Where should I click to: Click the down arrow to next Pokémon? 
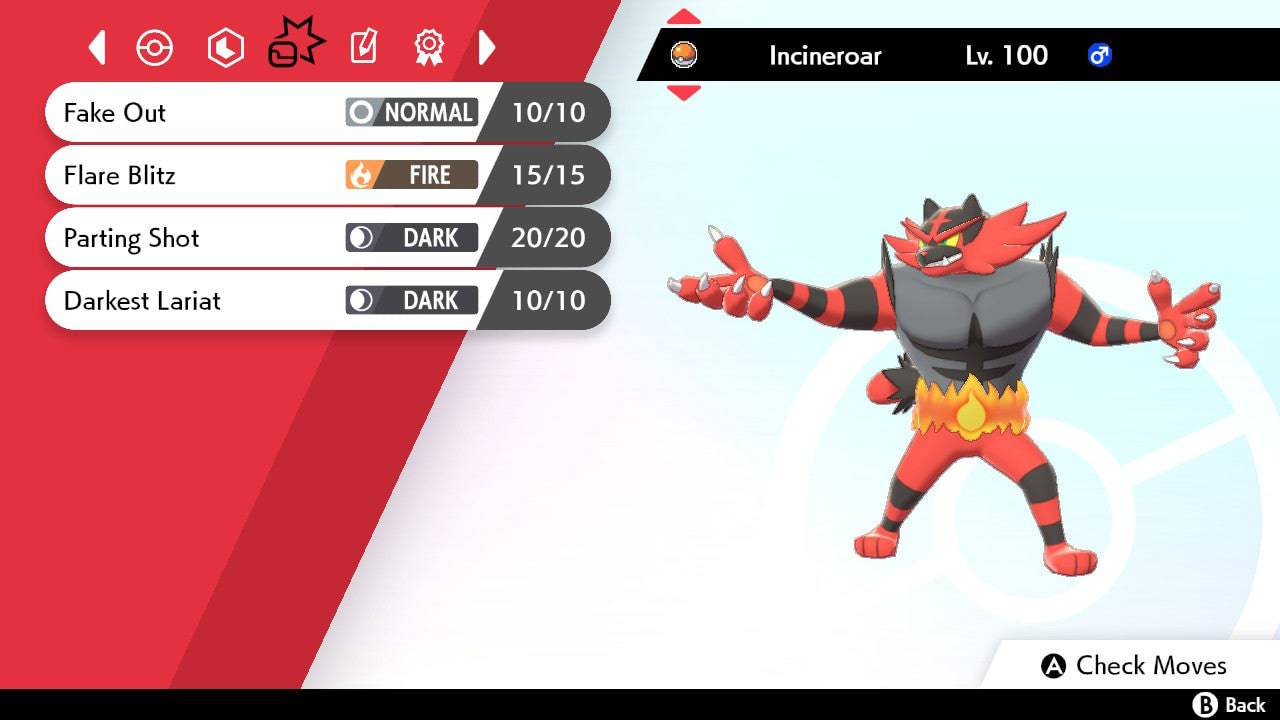coord(684,92)
